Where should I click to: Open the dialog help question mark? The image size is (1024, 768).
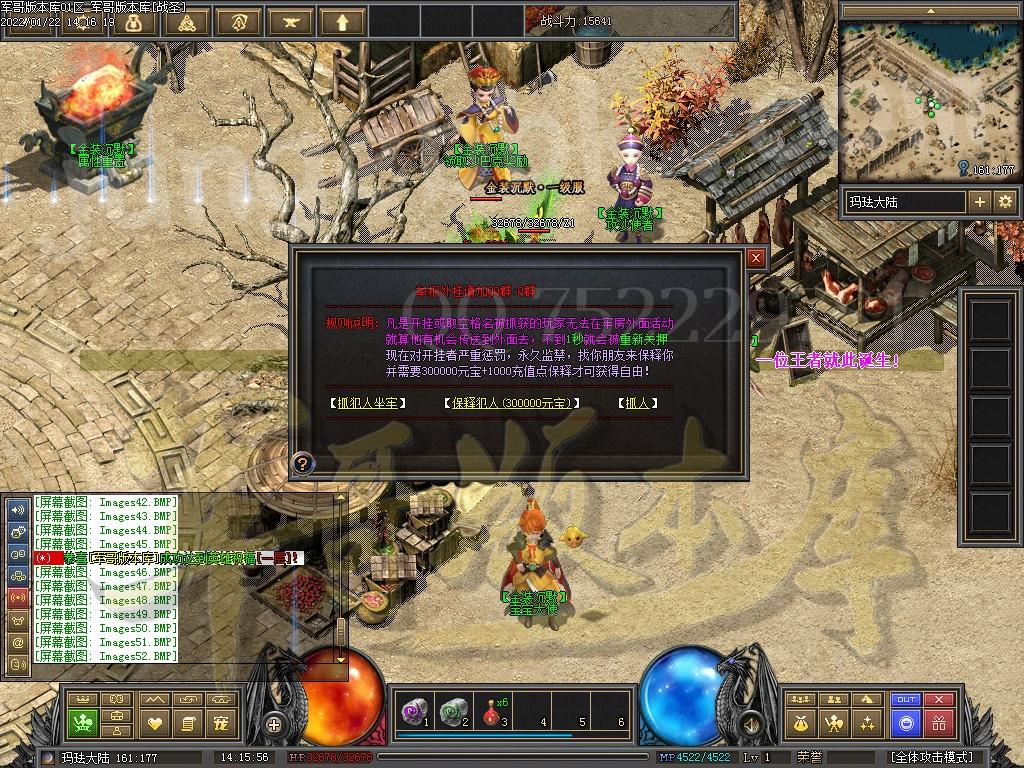coord(300,463)
